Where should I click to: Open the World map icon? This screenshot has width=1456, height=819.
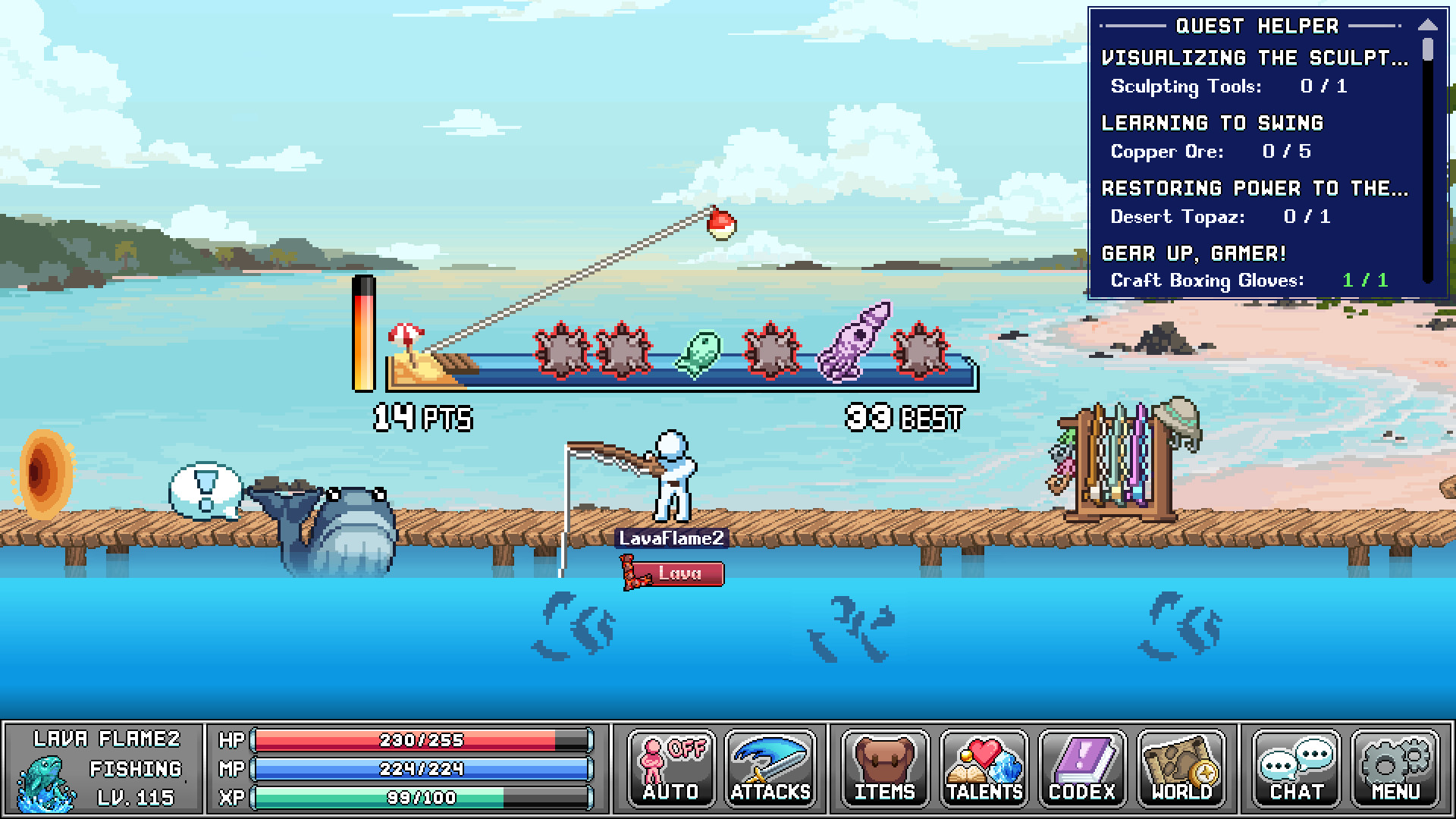click(1181, 769)
